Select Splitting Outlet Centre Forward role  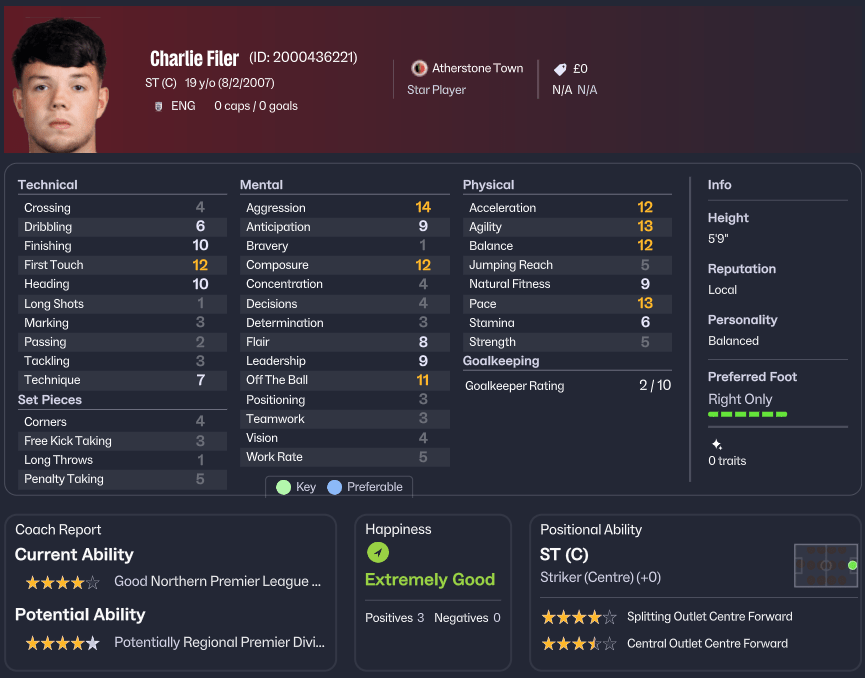point(709,617)
